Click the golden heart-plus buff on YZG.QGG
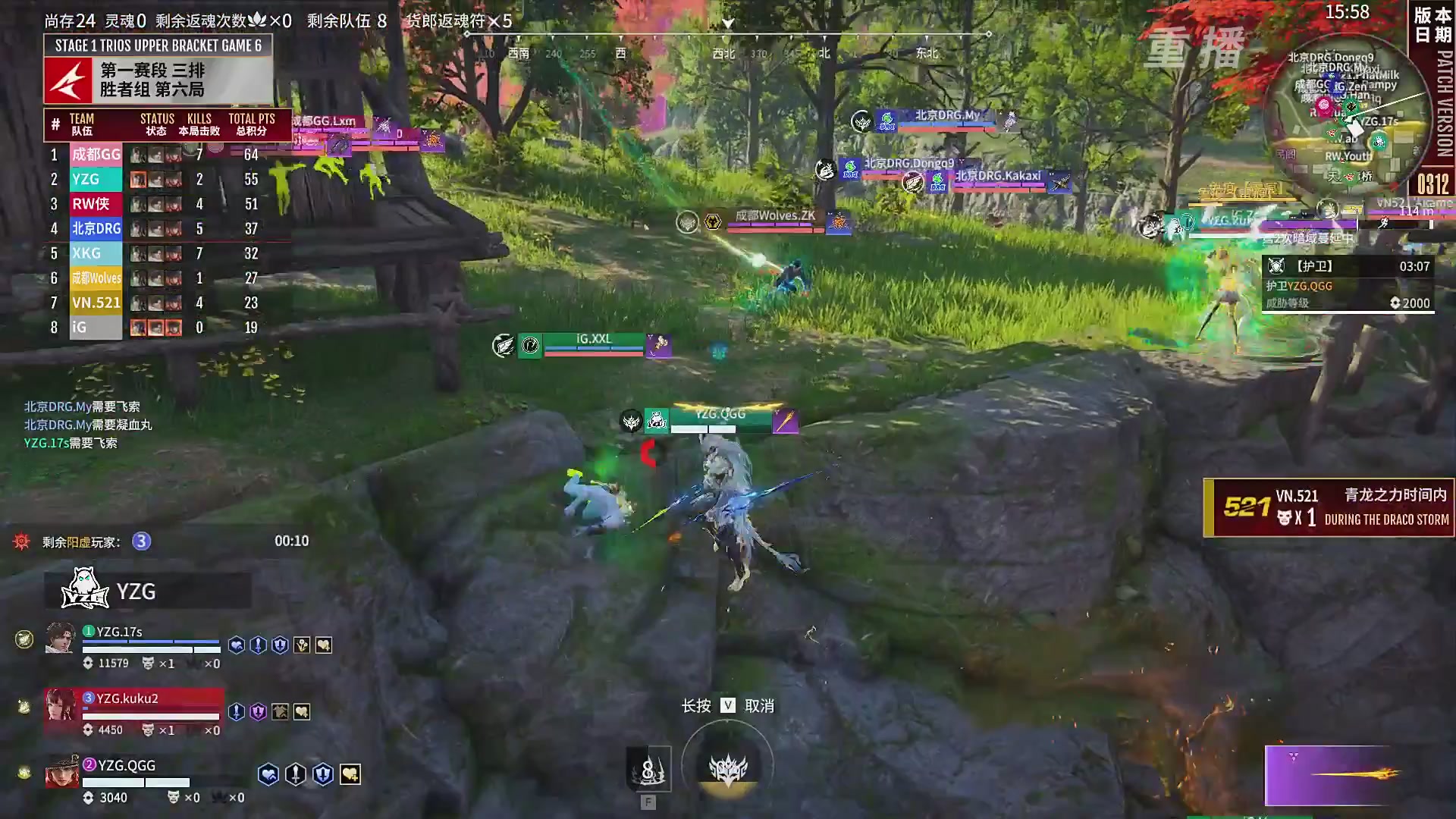Screen dimensions: 1456x819 pos(351,774)
